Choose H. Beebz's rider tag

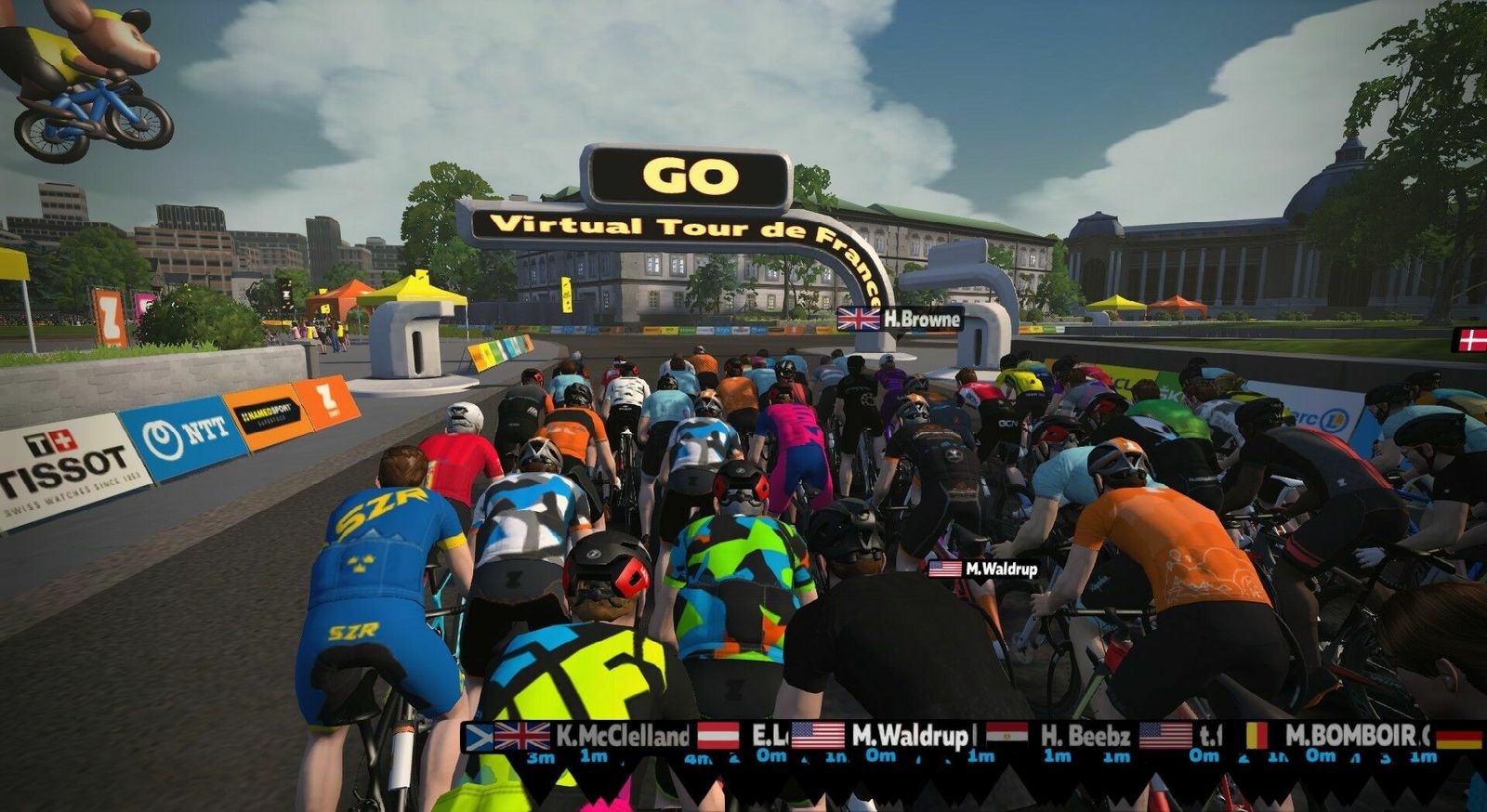point(1085,737)
